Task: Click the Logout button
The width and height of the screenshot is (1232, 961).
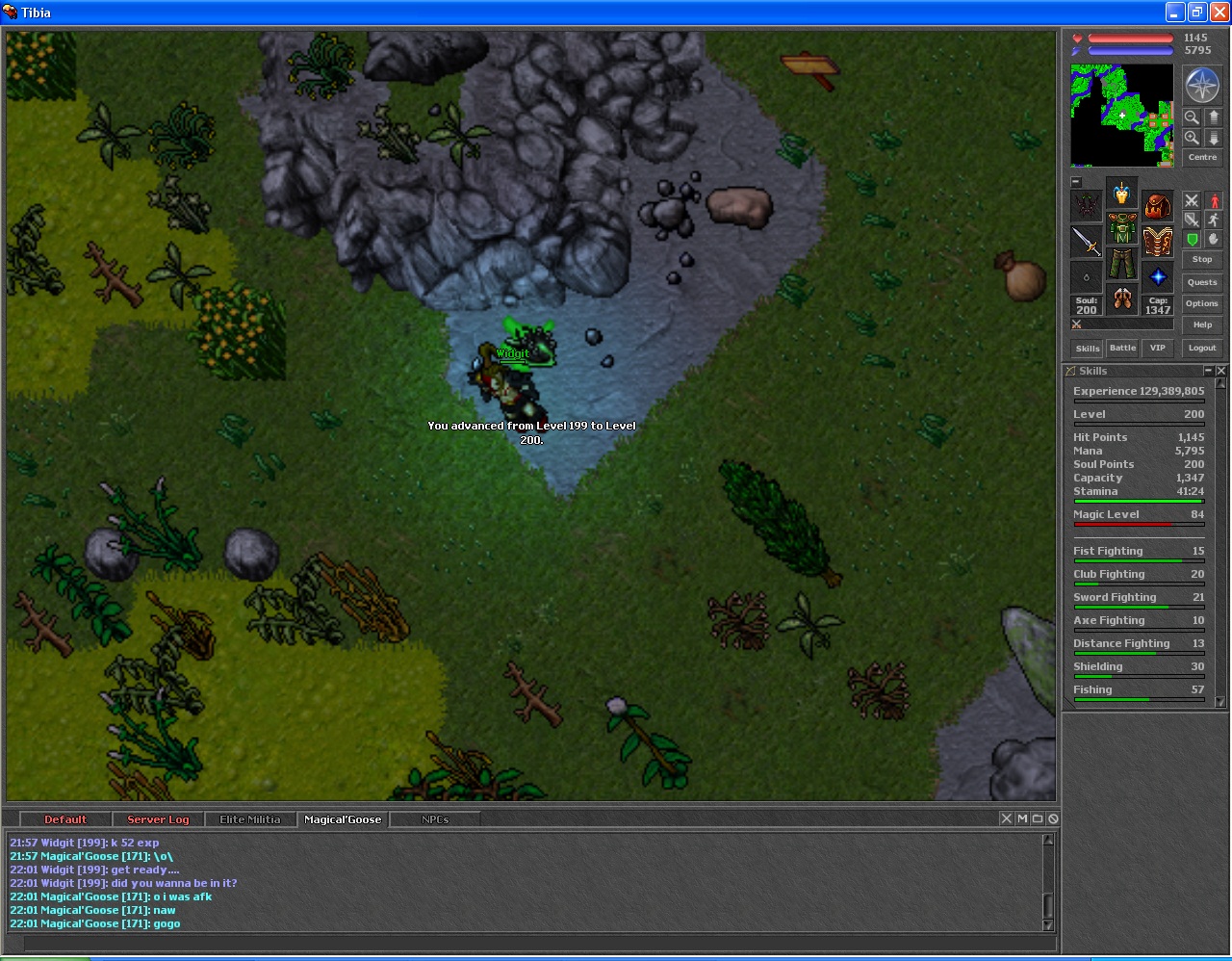Action: (x=1201, y=348)
